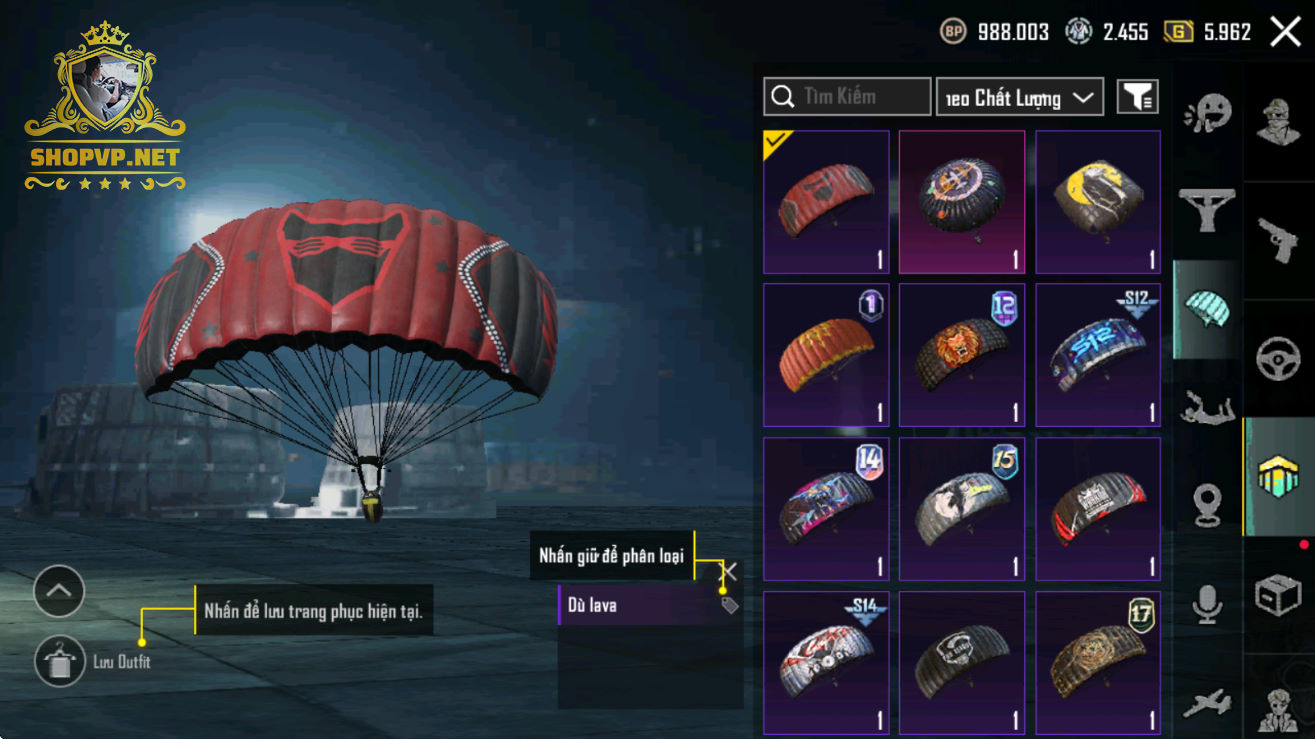Select the lion parachute with badge 12
The height and width of the screenshot is (739, 1315).
click(962, 355)
